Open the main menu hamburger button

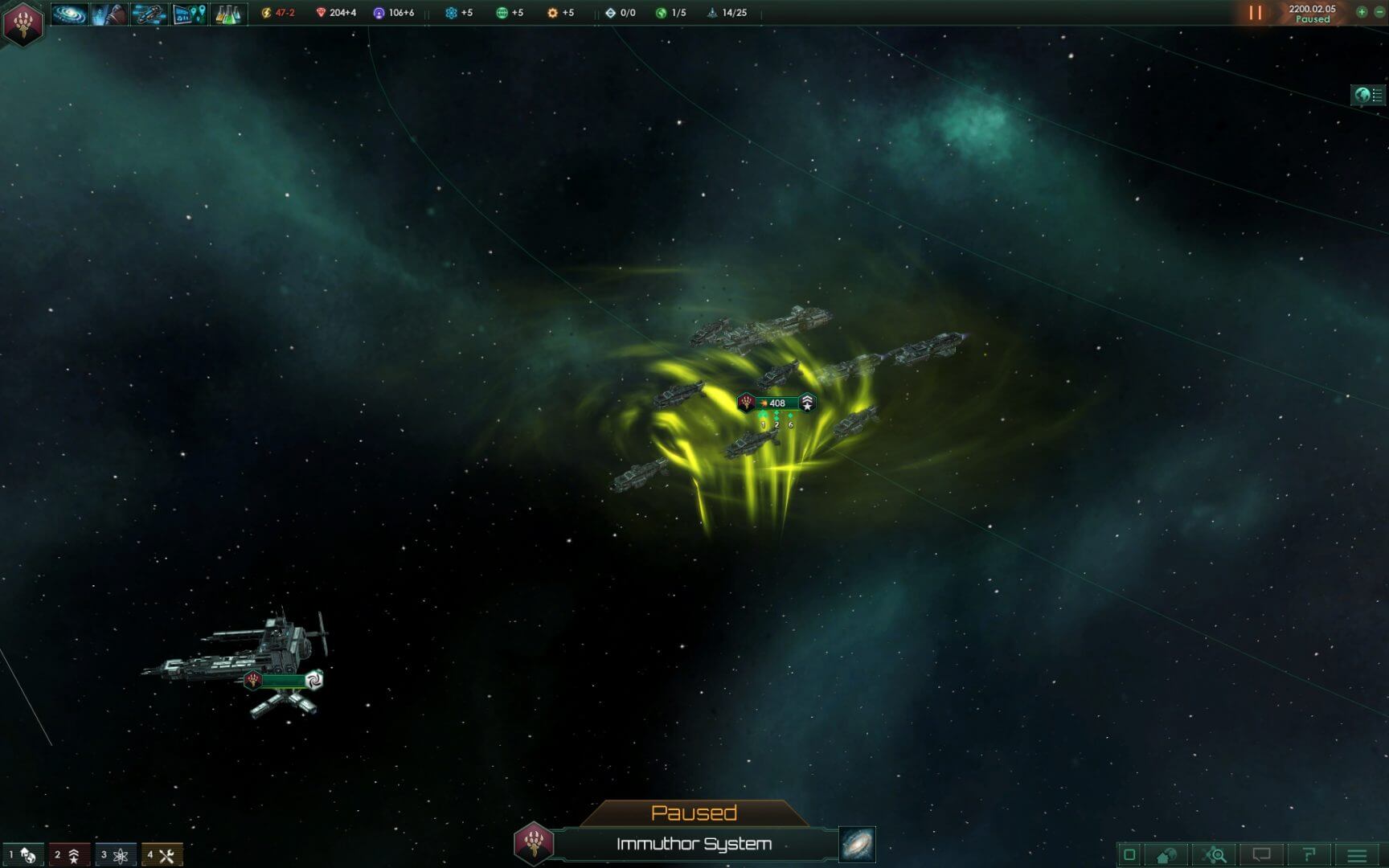(x=1357, y=855)
